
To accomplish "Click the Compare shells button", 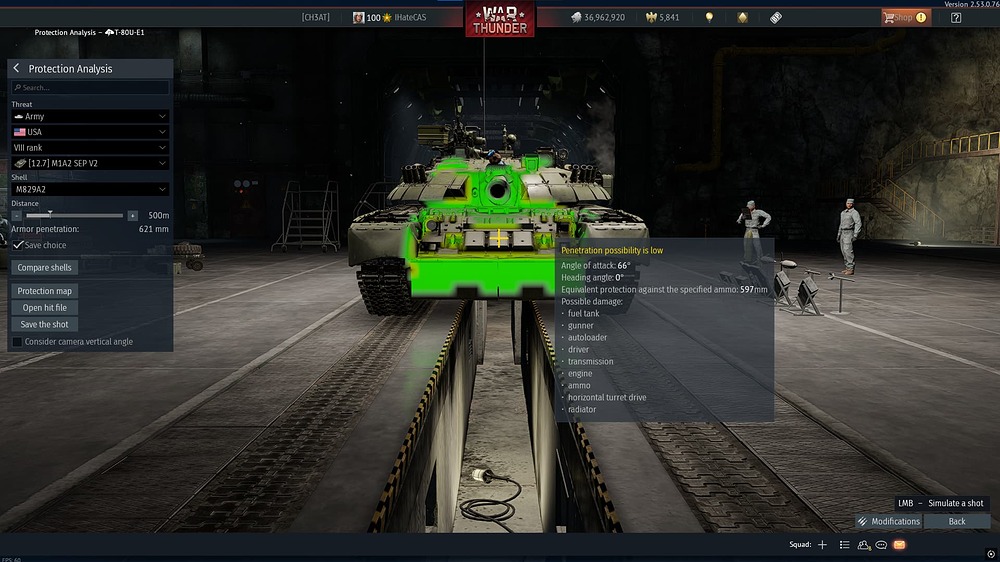I will point(45,268).
